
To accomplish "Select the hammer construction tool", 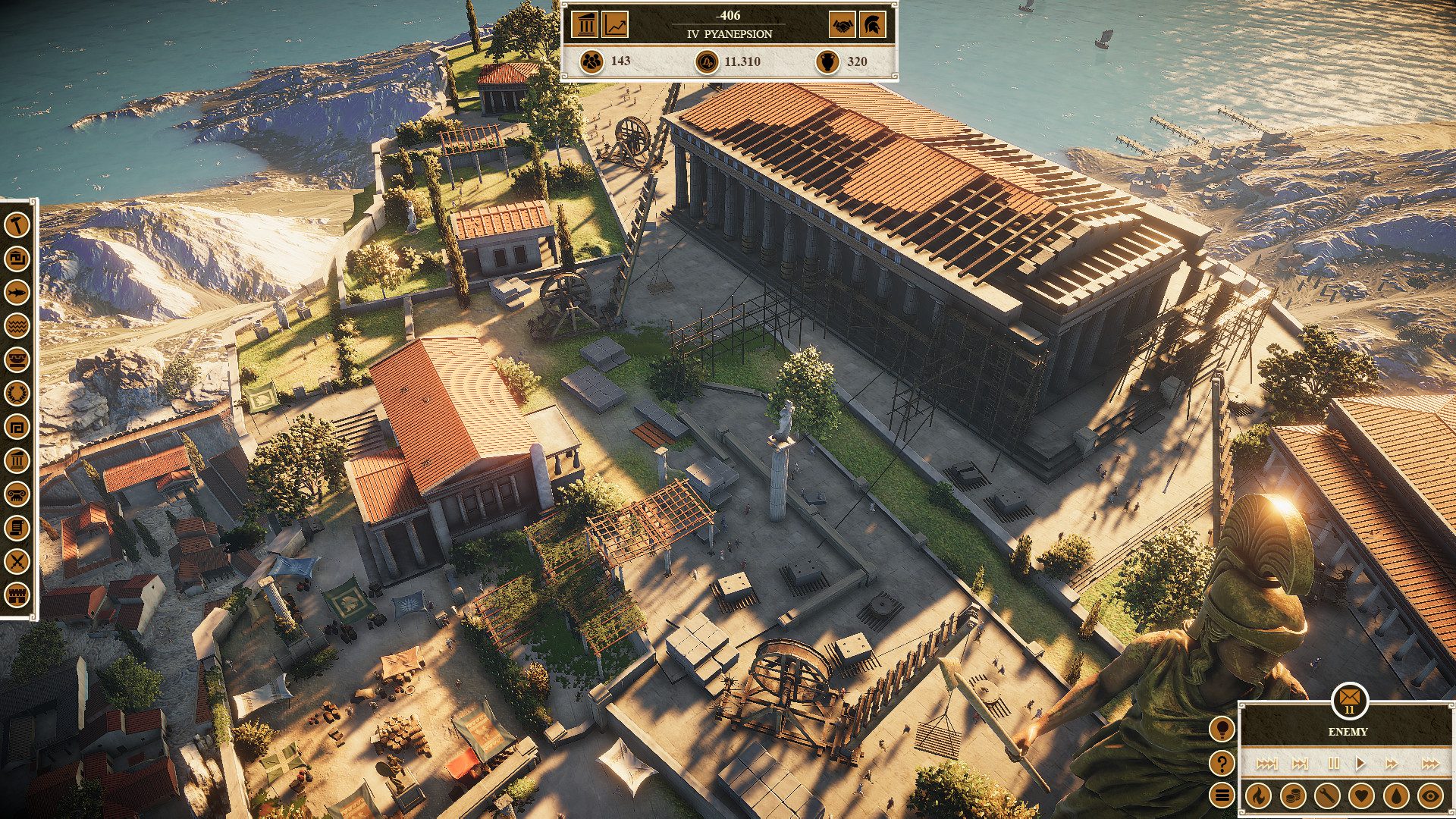I will click(16, 225).
